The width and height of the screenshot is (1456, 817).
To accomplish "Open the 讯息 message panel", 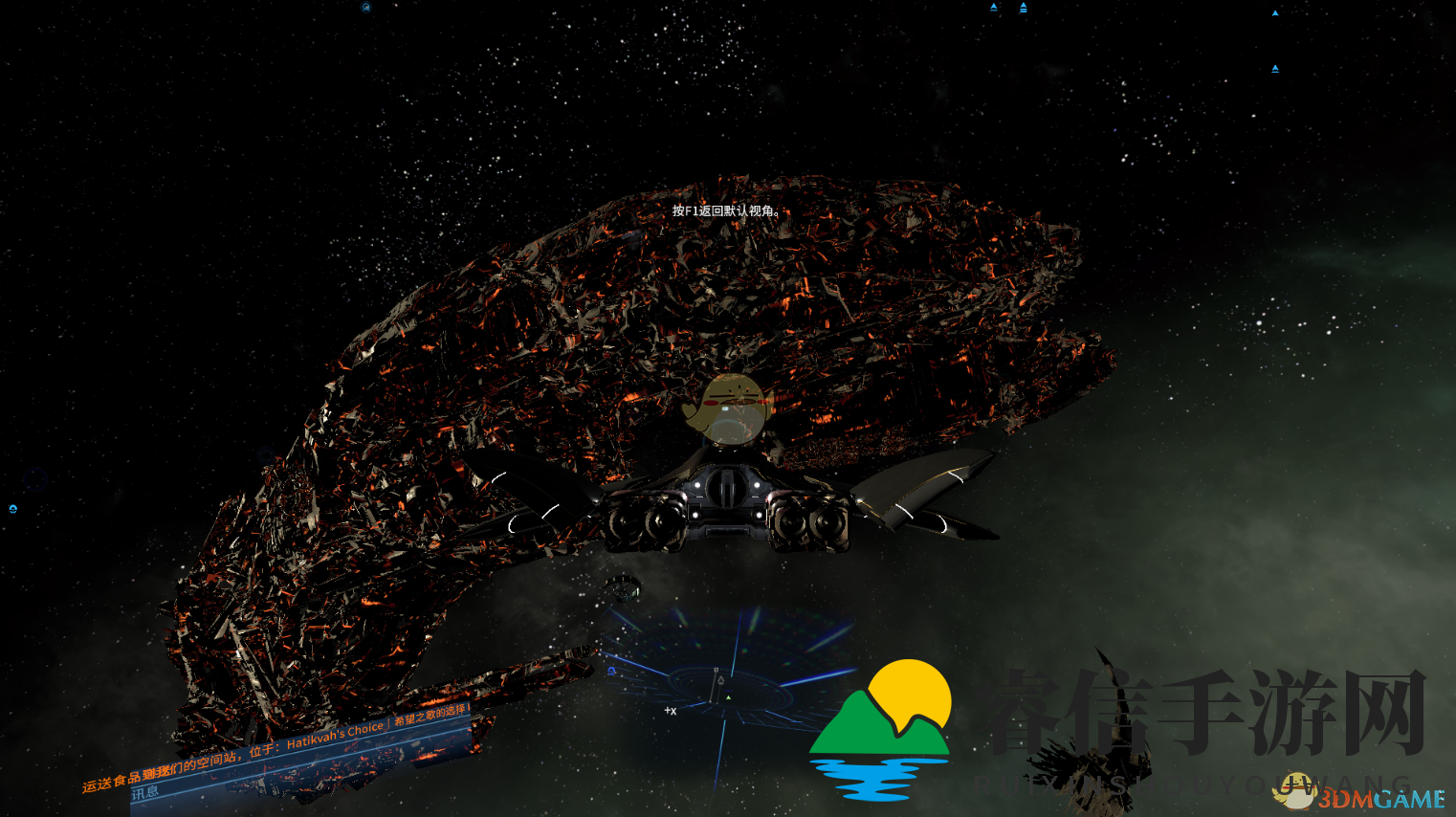I will coord(145,793).
